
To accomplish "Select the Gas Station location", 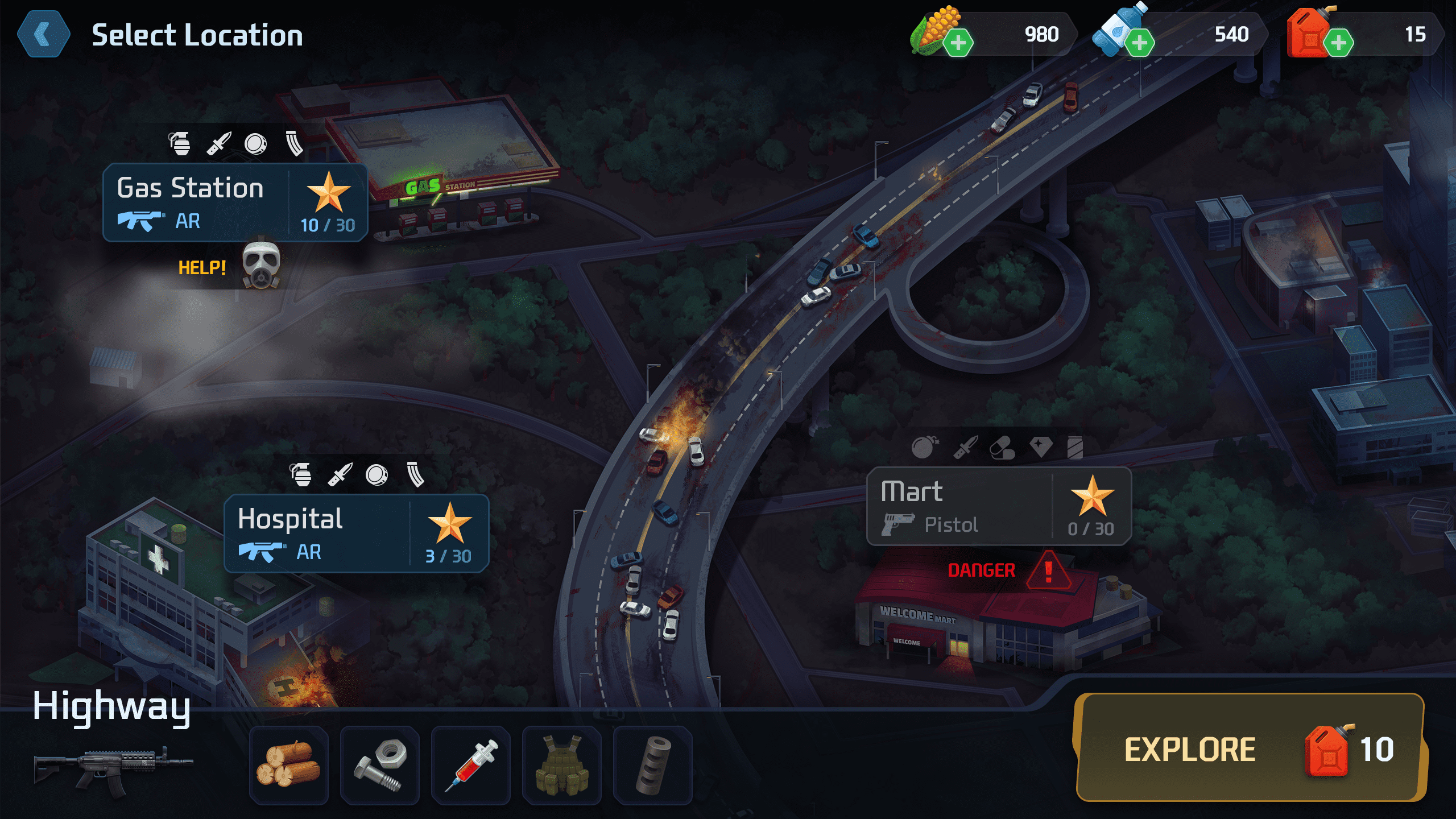I will [x=235, y=203].
